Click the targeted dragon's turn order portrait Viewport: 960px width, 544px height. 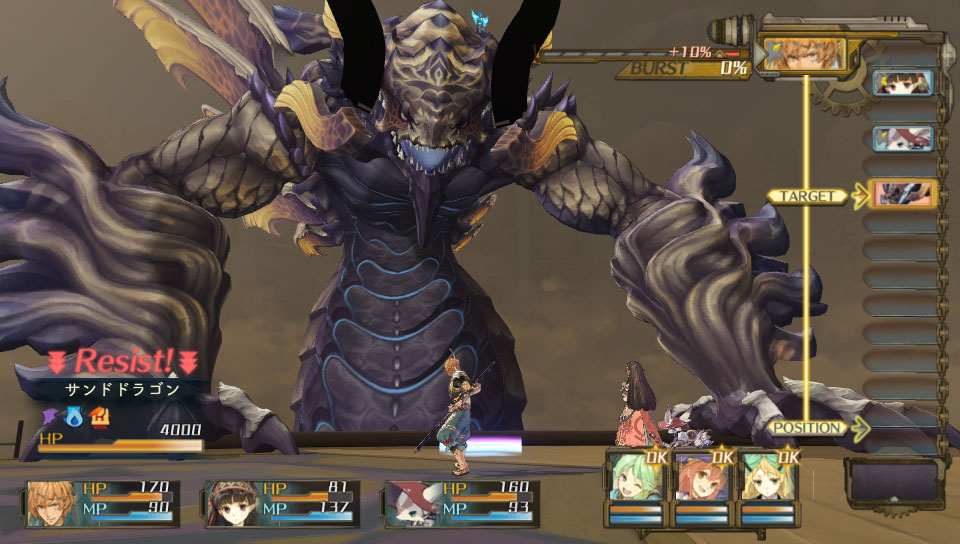(x=903, y=194)
